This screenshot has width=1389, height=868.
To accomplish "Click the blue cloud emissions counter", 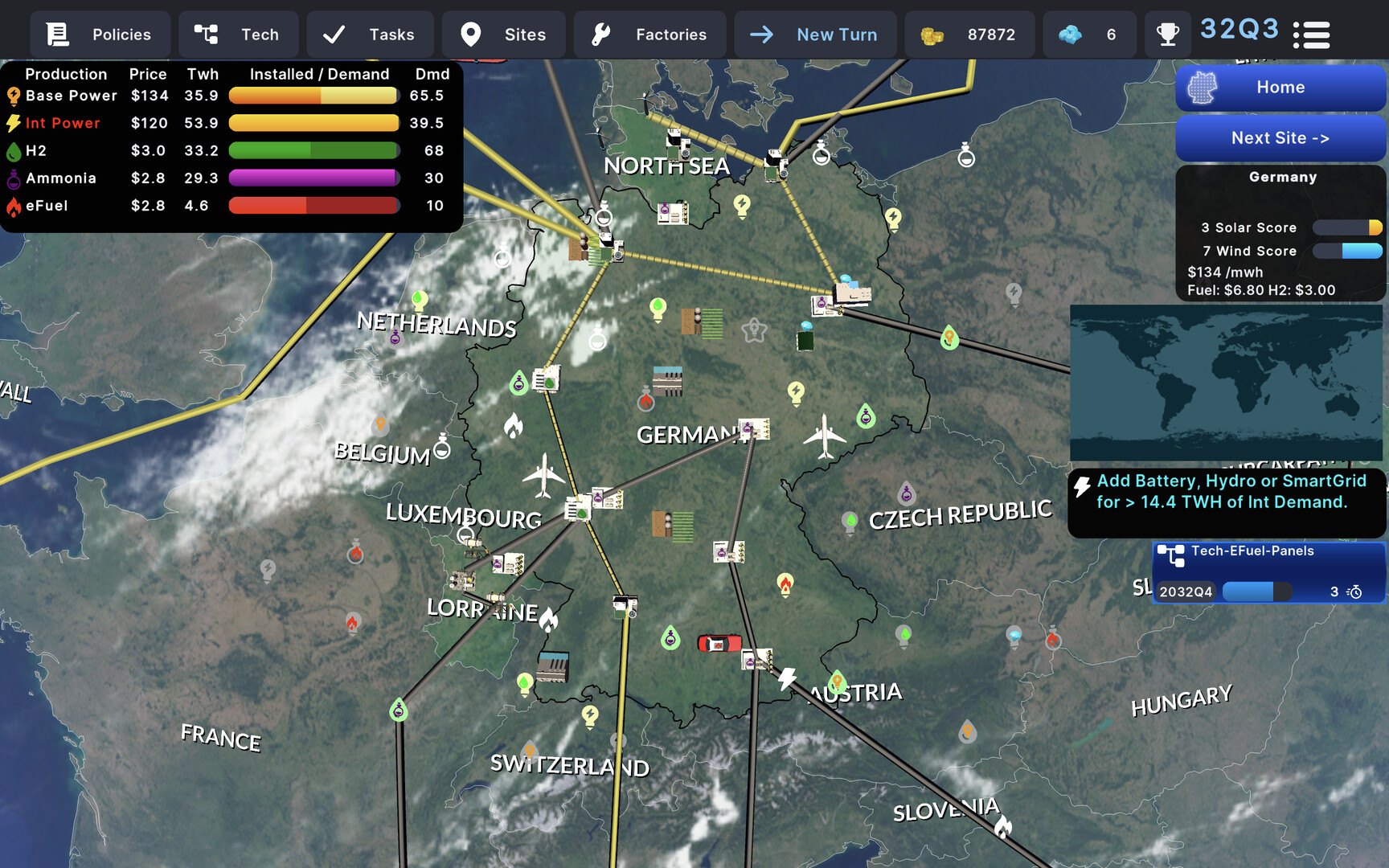I will pos(1089,35).
